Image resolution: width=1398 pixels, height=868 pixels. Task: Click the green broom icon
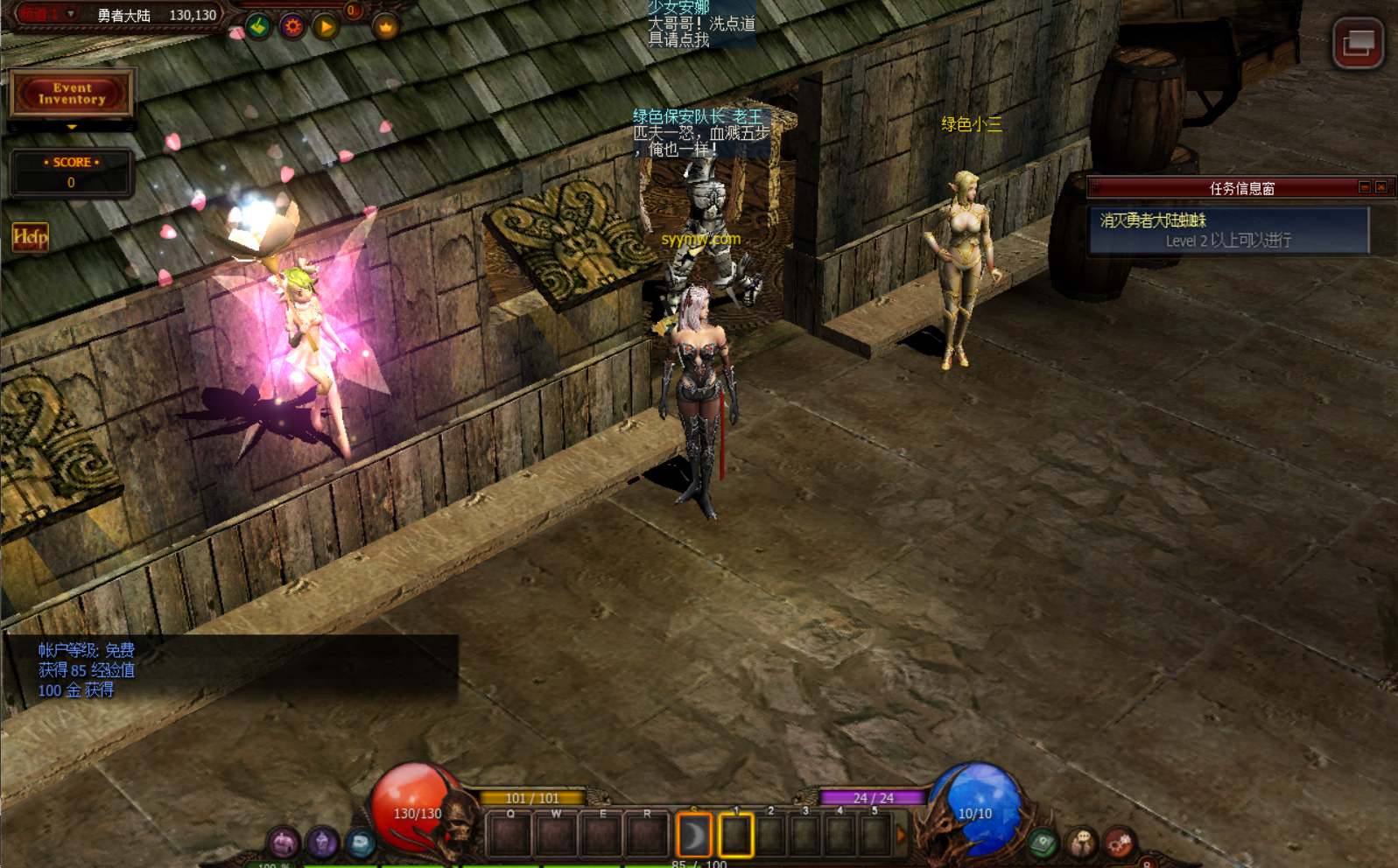(x=258, y=26)
